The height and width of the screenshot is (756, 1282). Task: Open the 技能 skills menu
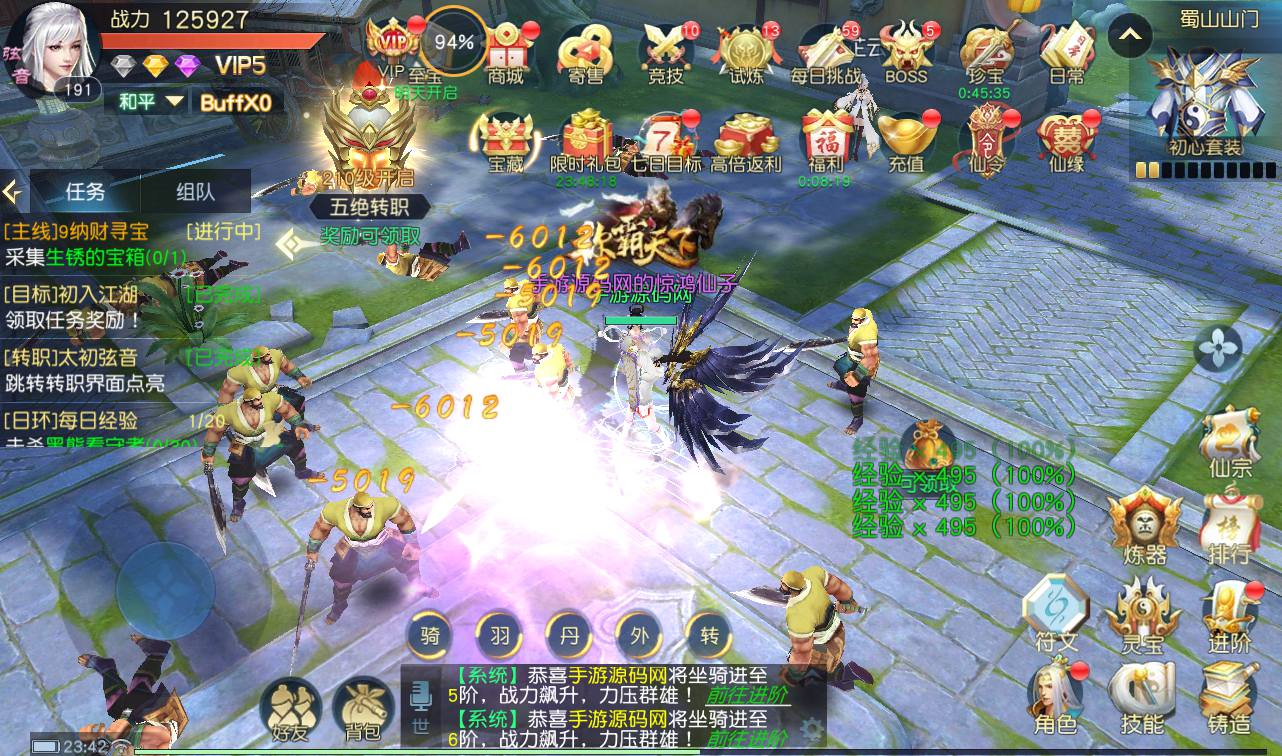coord(1141,698)
